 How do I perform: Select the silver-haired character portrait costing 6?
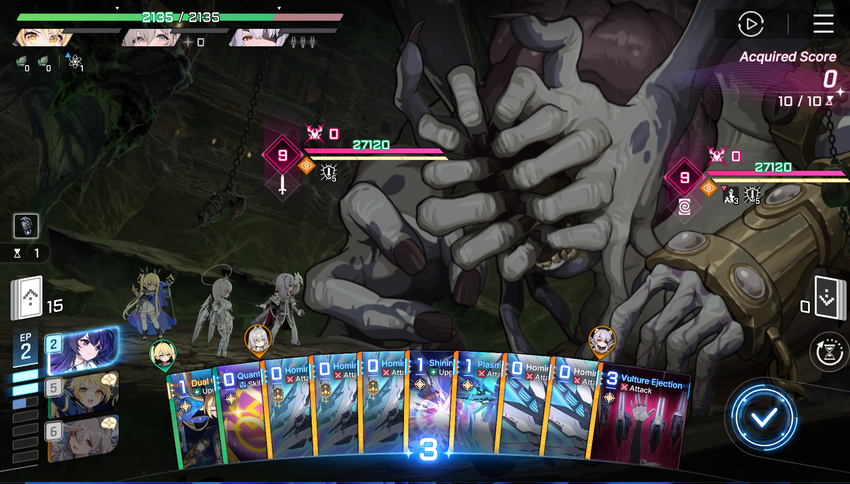coord(83,436)
